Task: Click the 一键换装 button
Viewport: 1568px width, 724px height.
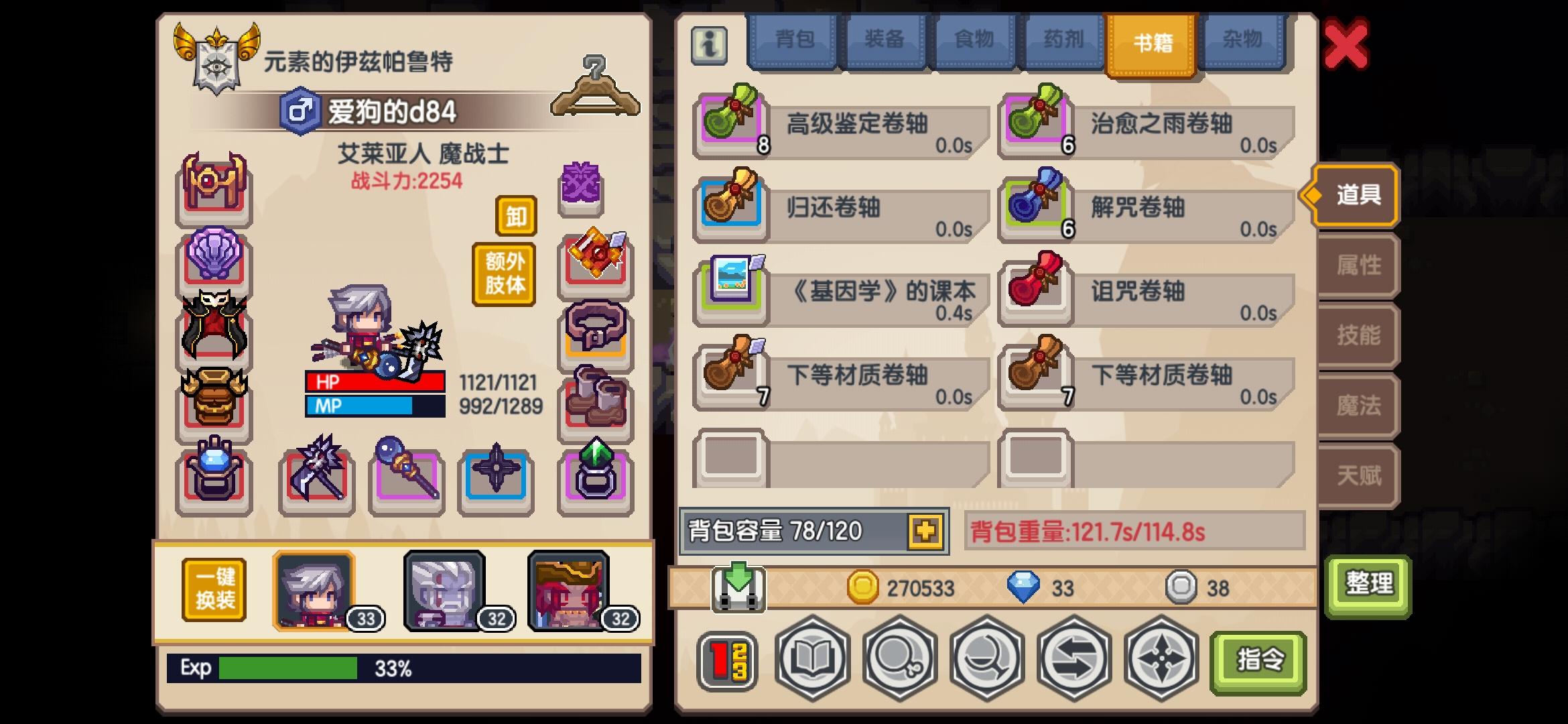Action: [x=213, y=591]
